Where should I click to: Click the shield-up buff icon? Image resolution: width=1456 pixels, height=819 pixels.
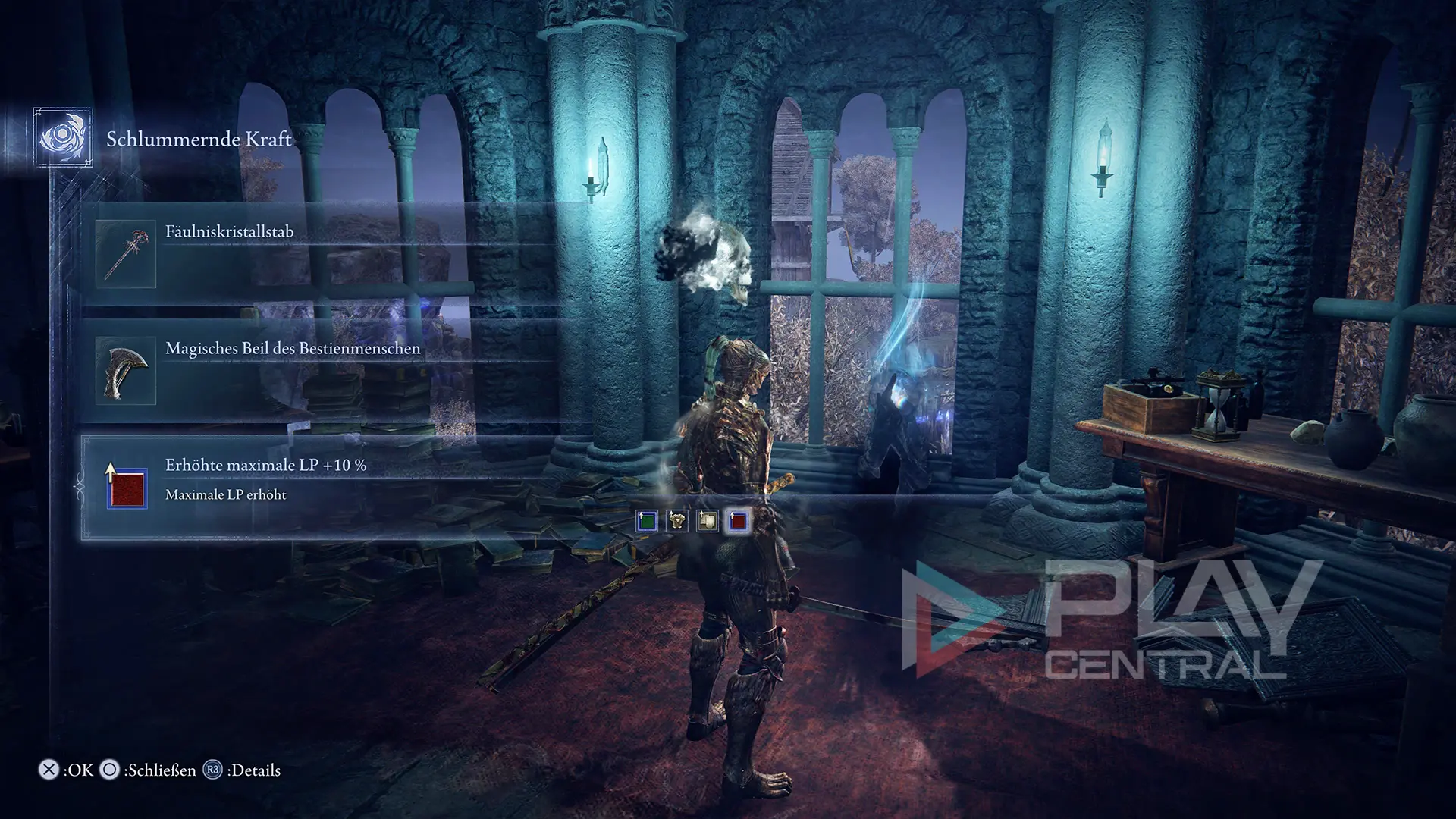[x=708, y=521]
